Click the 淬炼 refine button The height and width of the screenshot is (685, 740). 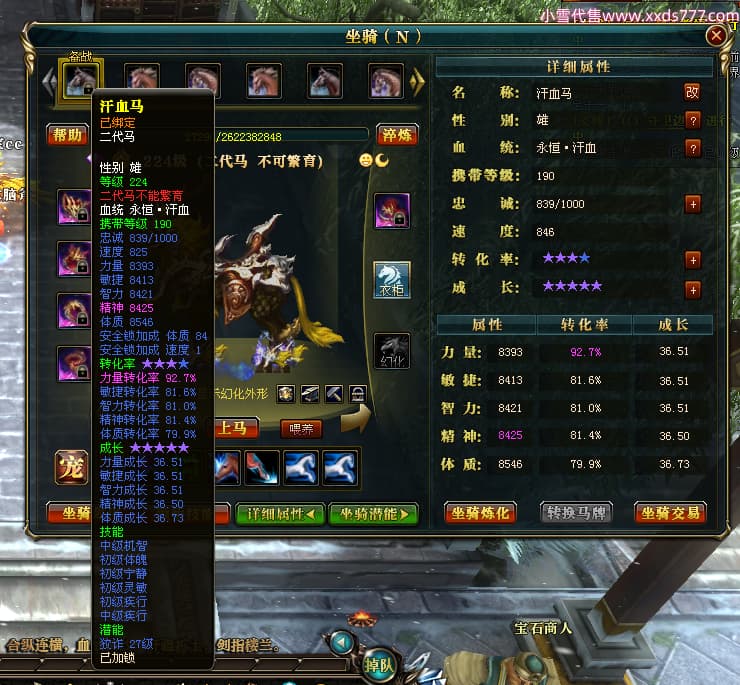coord(397,135)
